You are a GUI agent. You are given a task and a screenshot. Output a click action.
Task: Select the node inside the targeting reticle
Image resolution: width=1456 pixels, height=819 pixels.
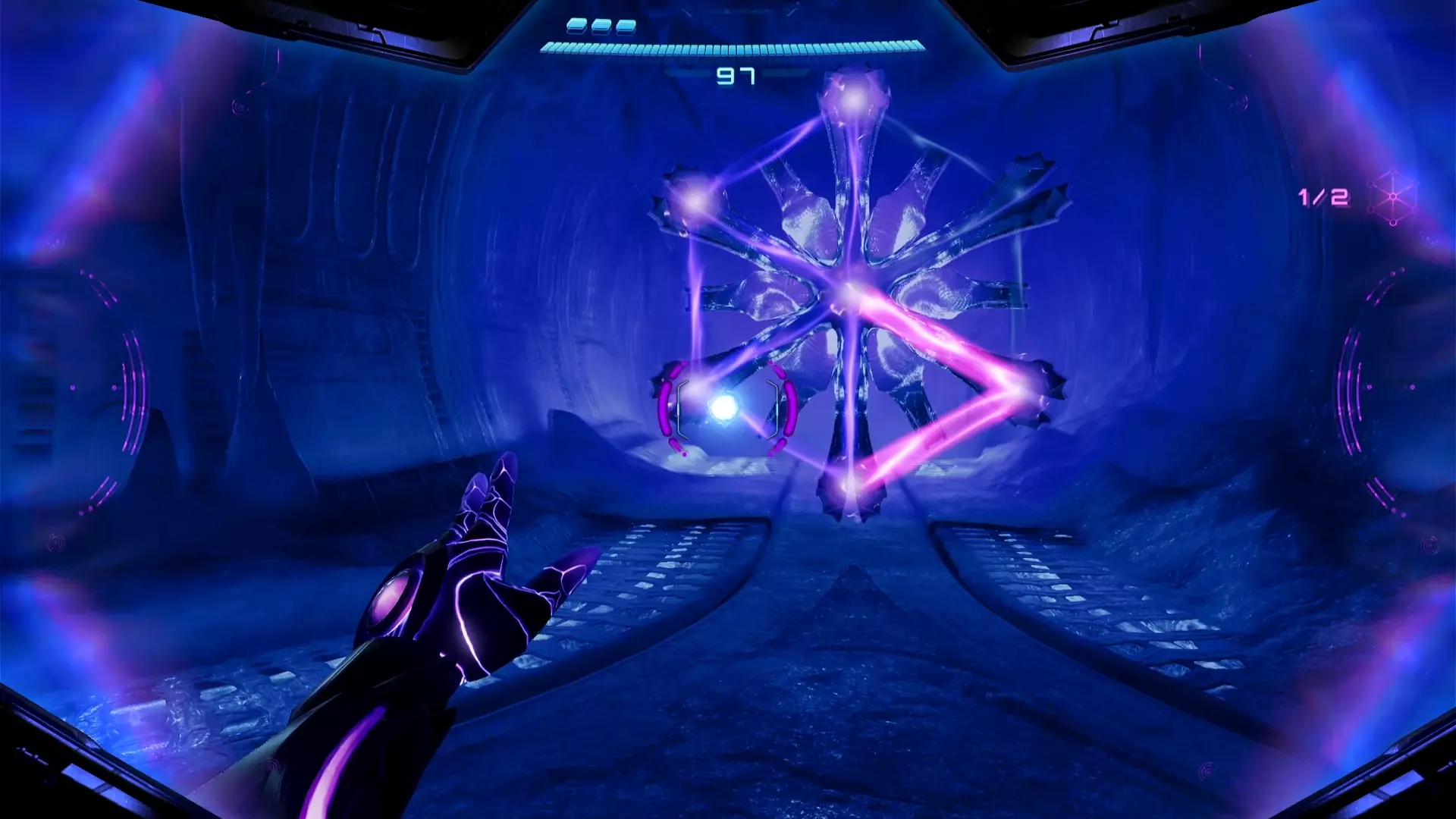(723, 408)
